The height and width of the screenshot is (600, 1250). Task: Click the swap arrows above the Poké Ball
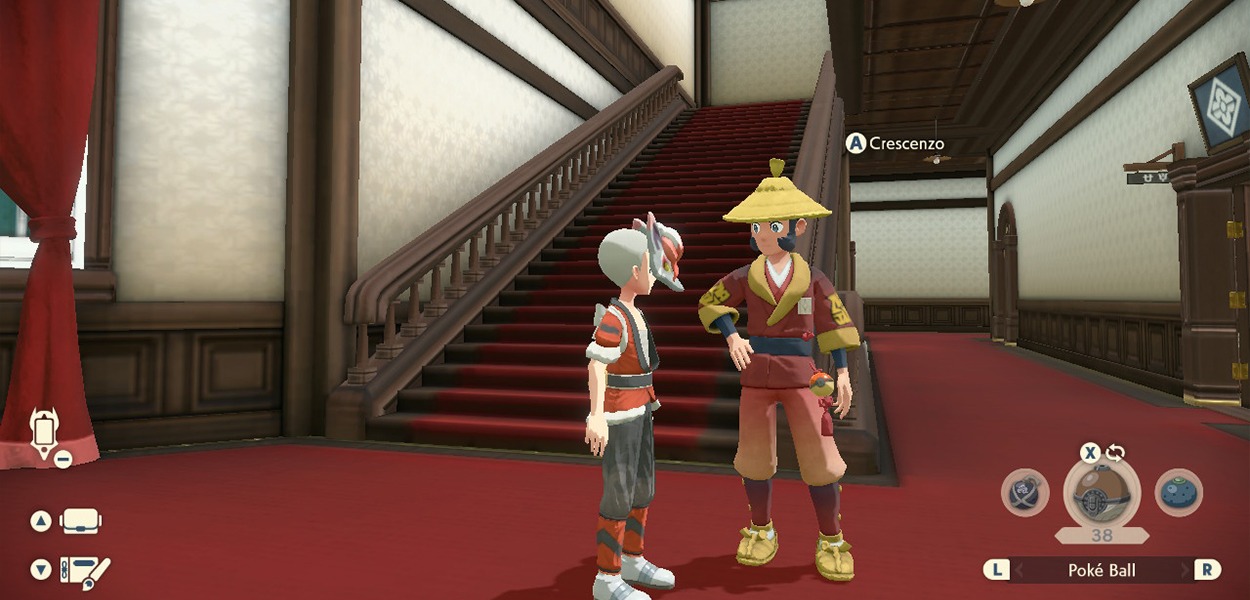coord(1115,452)
